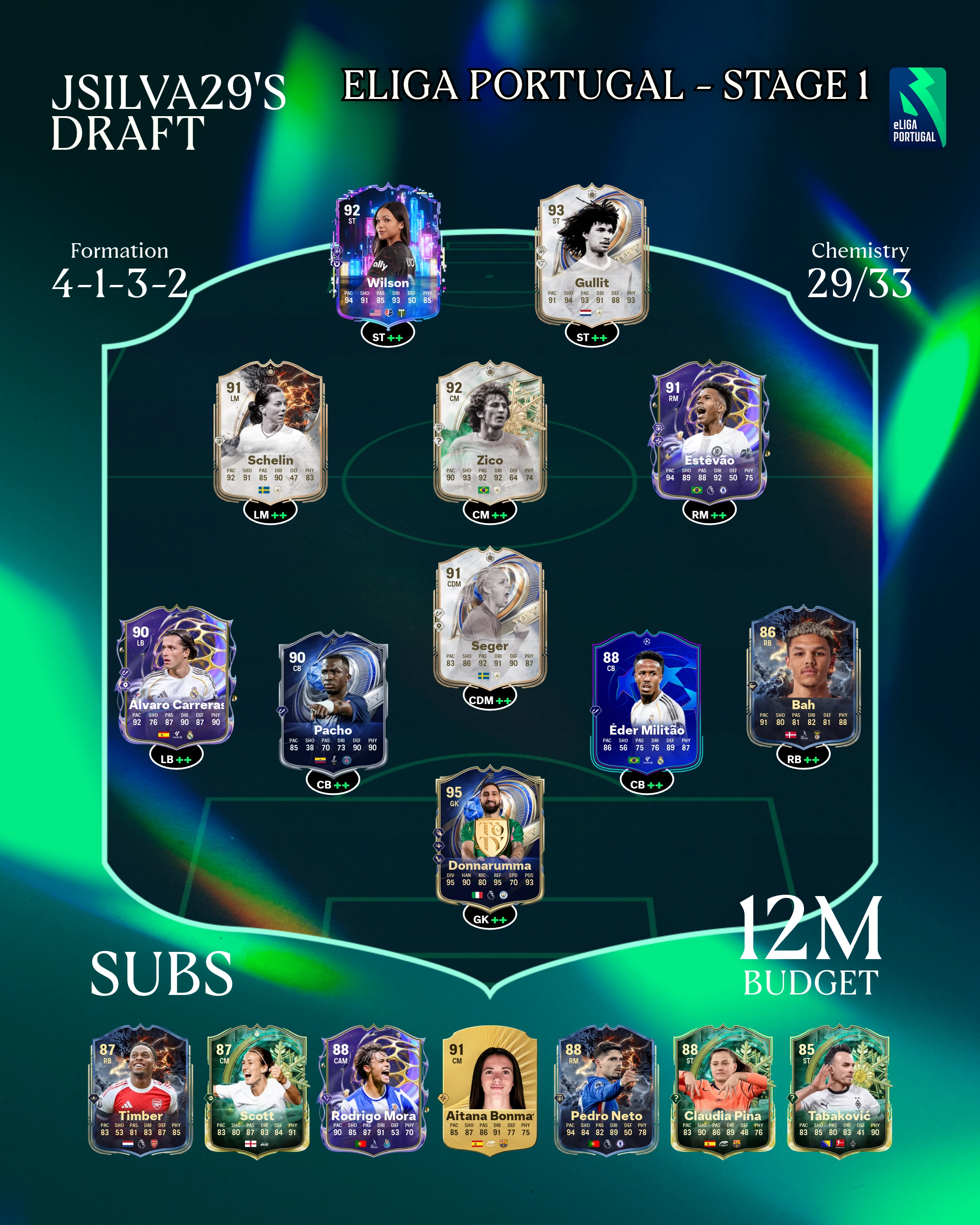The height and width of the screenshot is (1225, 980).
Task: Pick the Éder Militão card
Action: (647, 701)
